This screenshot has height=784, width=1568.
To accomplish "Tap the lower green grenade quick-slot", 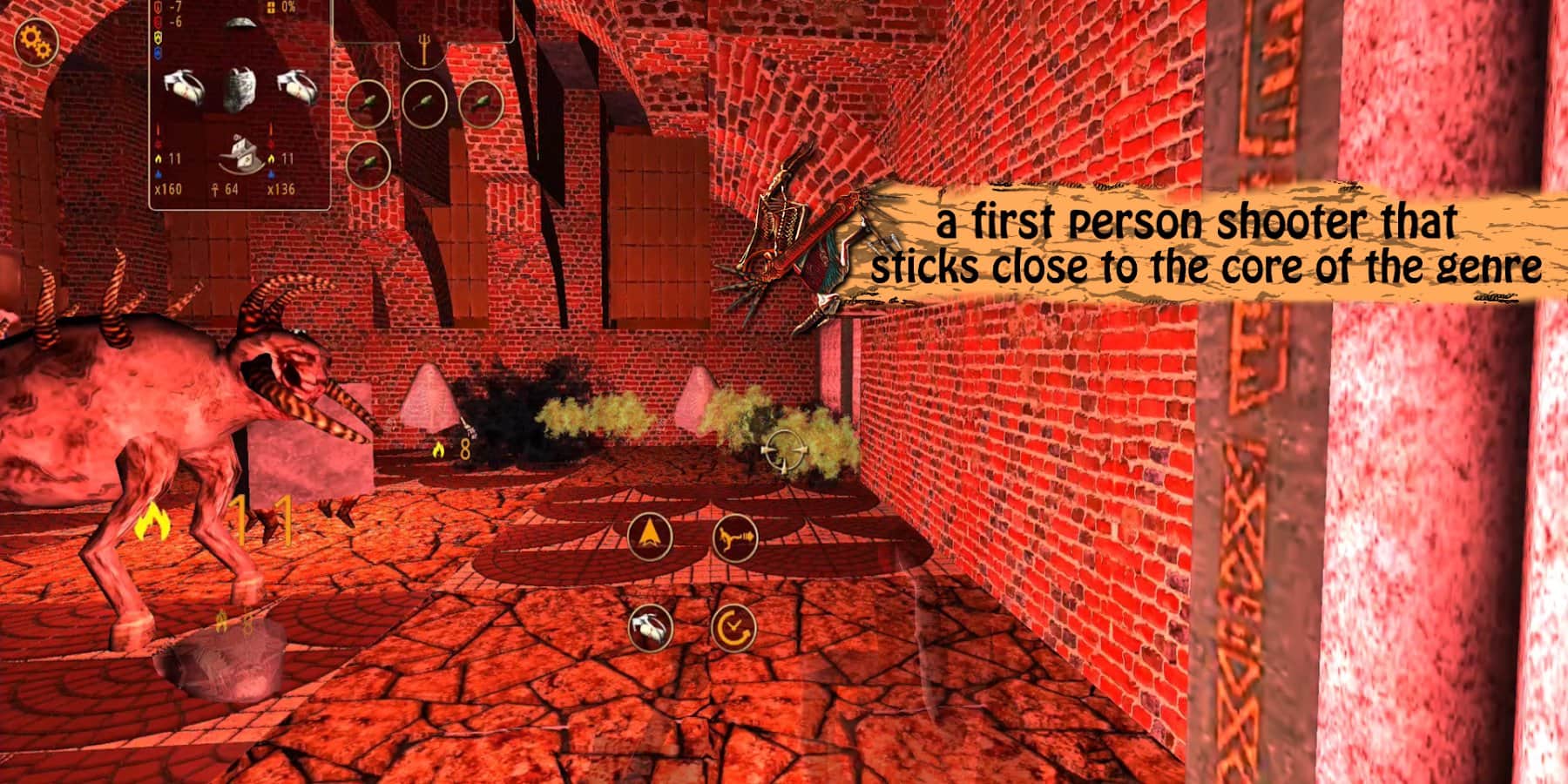I will 370,165.
